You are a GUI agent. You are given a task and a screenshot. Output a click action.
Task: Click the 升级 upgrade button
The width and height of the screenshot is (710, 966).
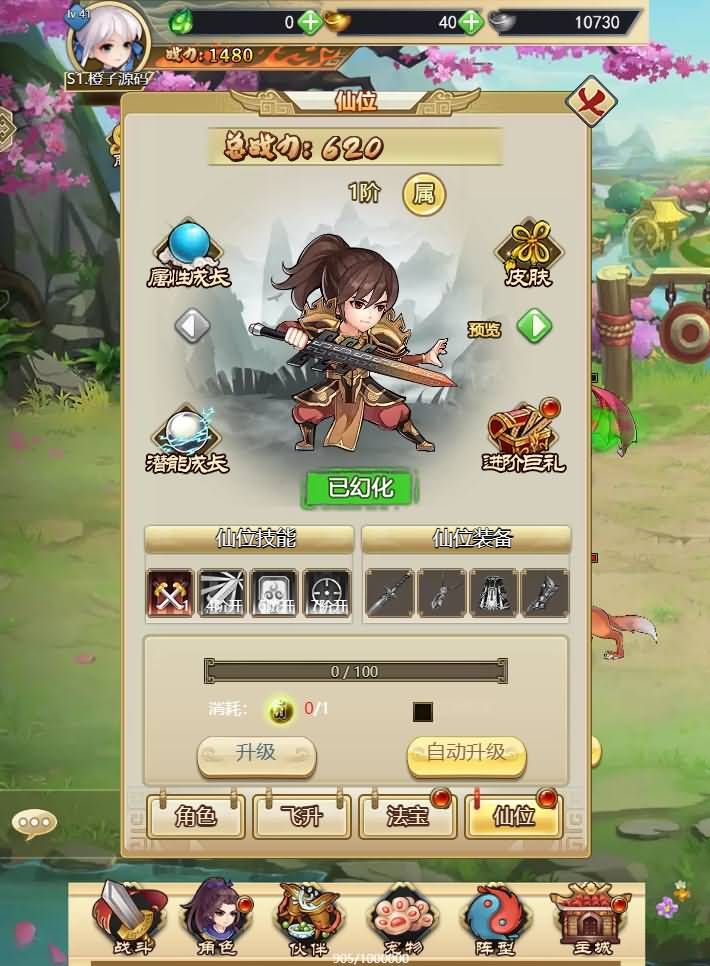(x=256, y=754)
